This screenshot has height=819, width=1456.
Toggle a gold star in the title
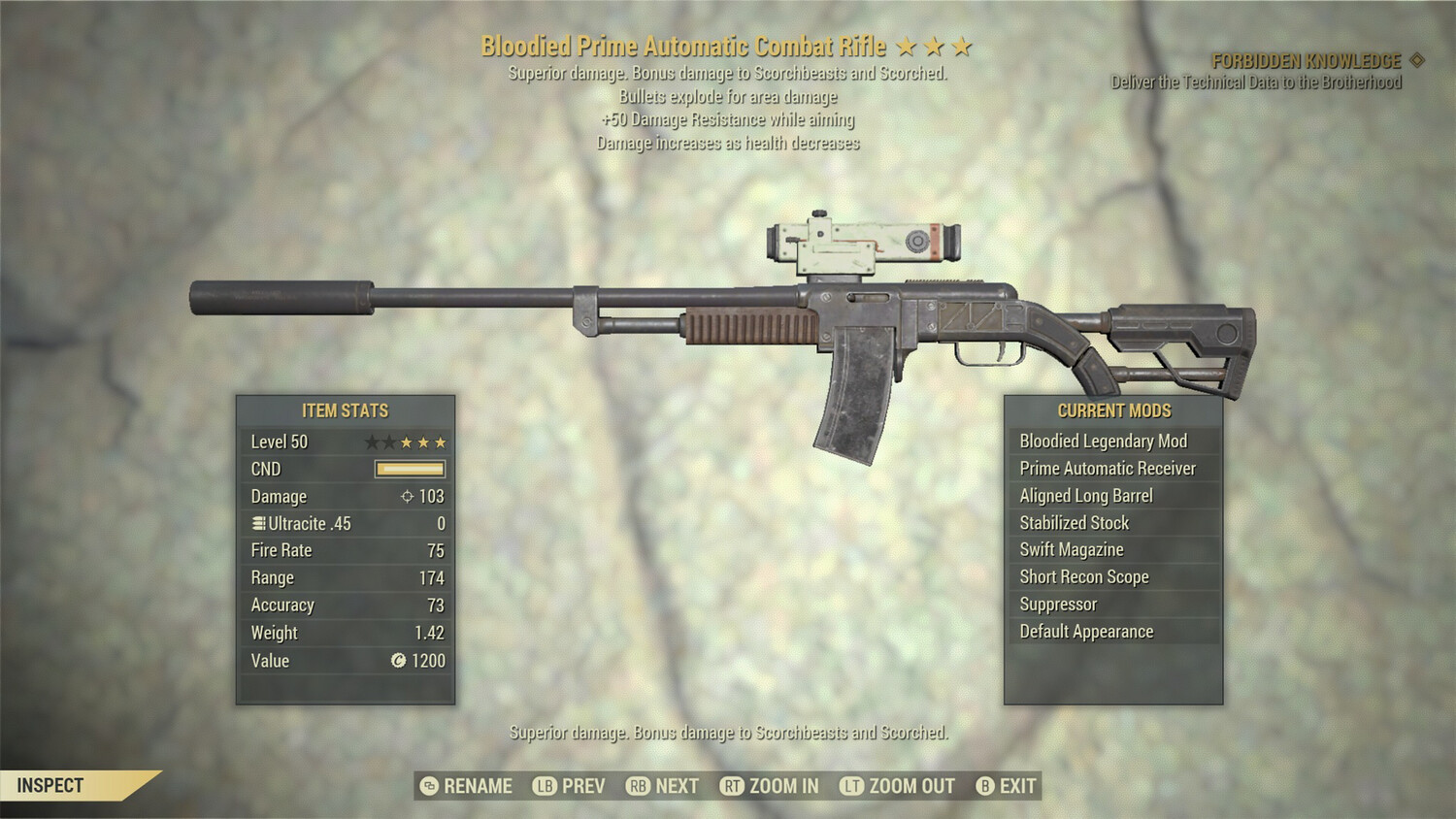907,45
